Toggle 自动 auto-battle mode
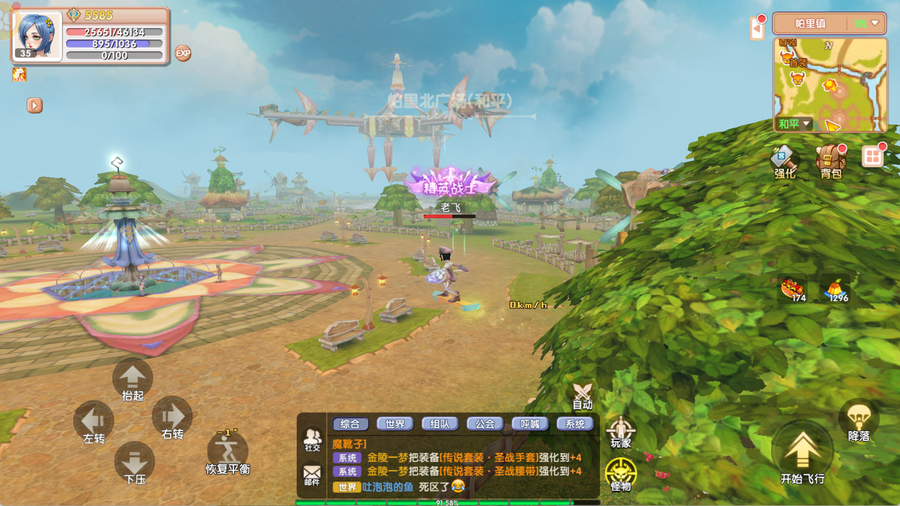The height and width of the screenshot is (506, 900). [x=582, y=395]
